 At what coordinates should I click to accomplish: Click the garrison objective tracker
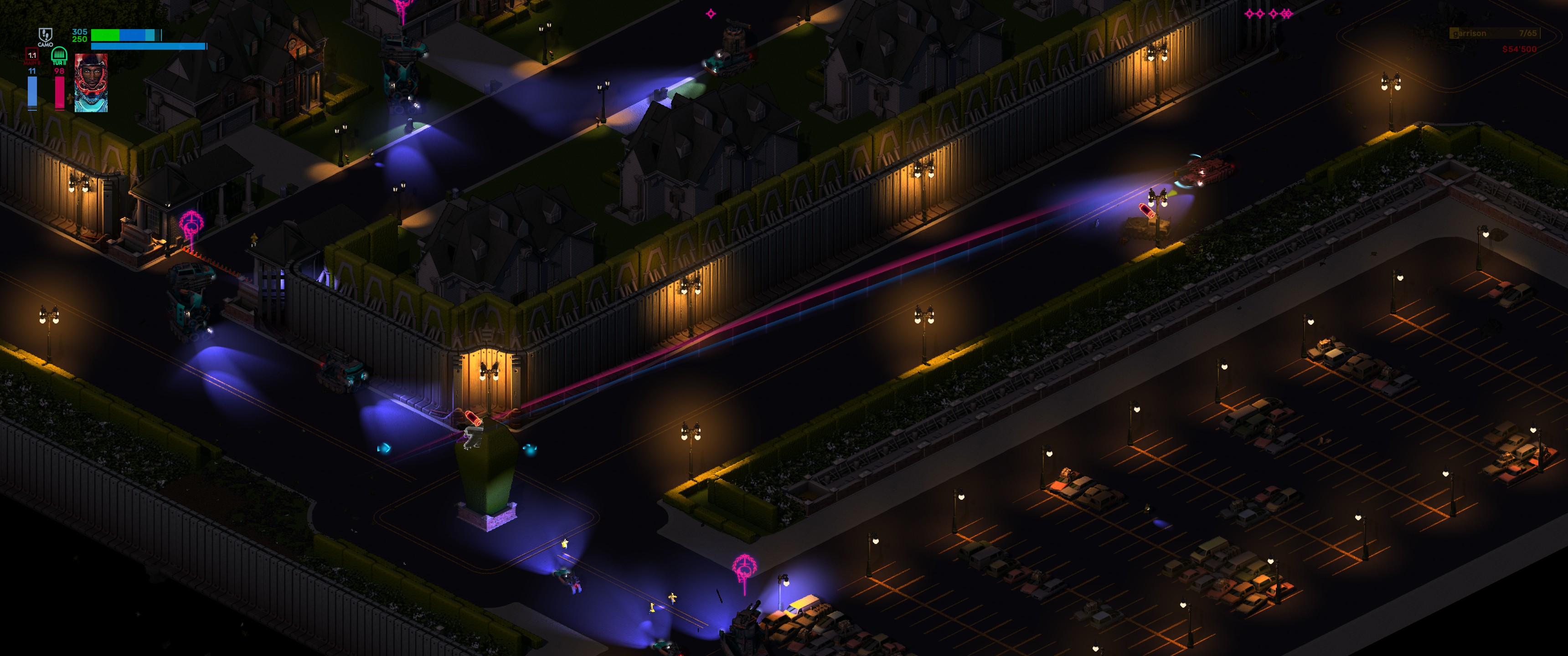[x=1494, y=33]
